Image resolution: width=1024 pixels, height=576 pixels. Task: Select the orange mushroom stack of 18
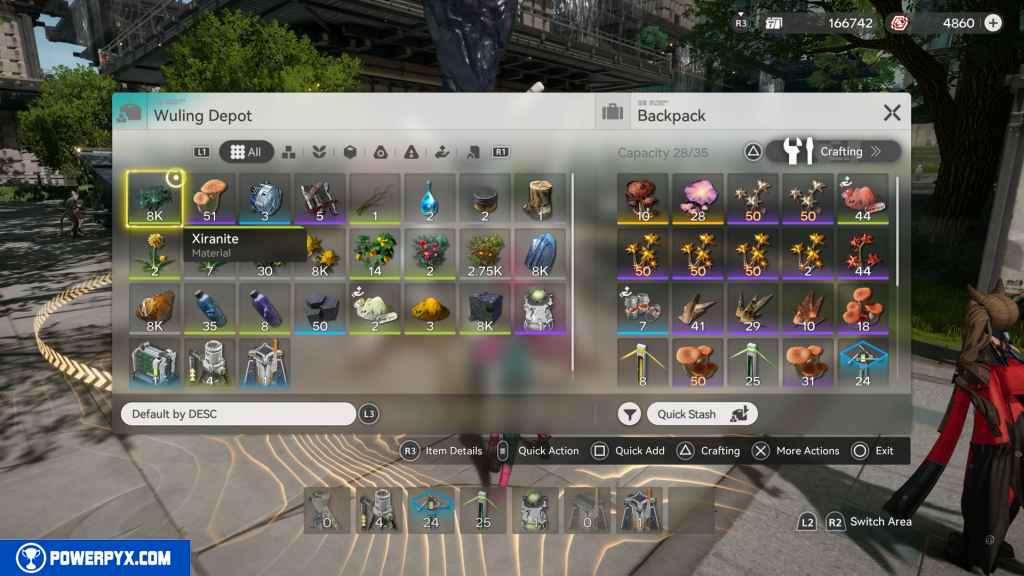tap(862, 308)
